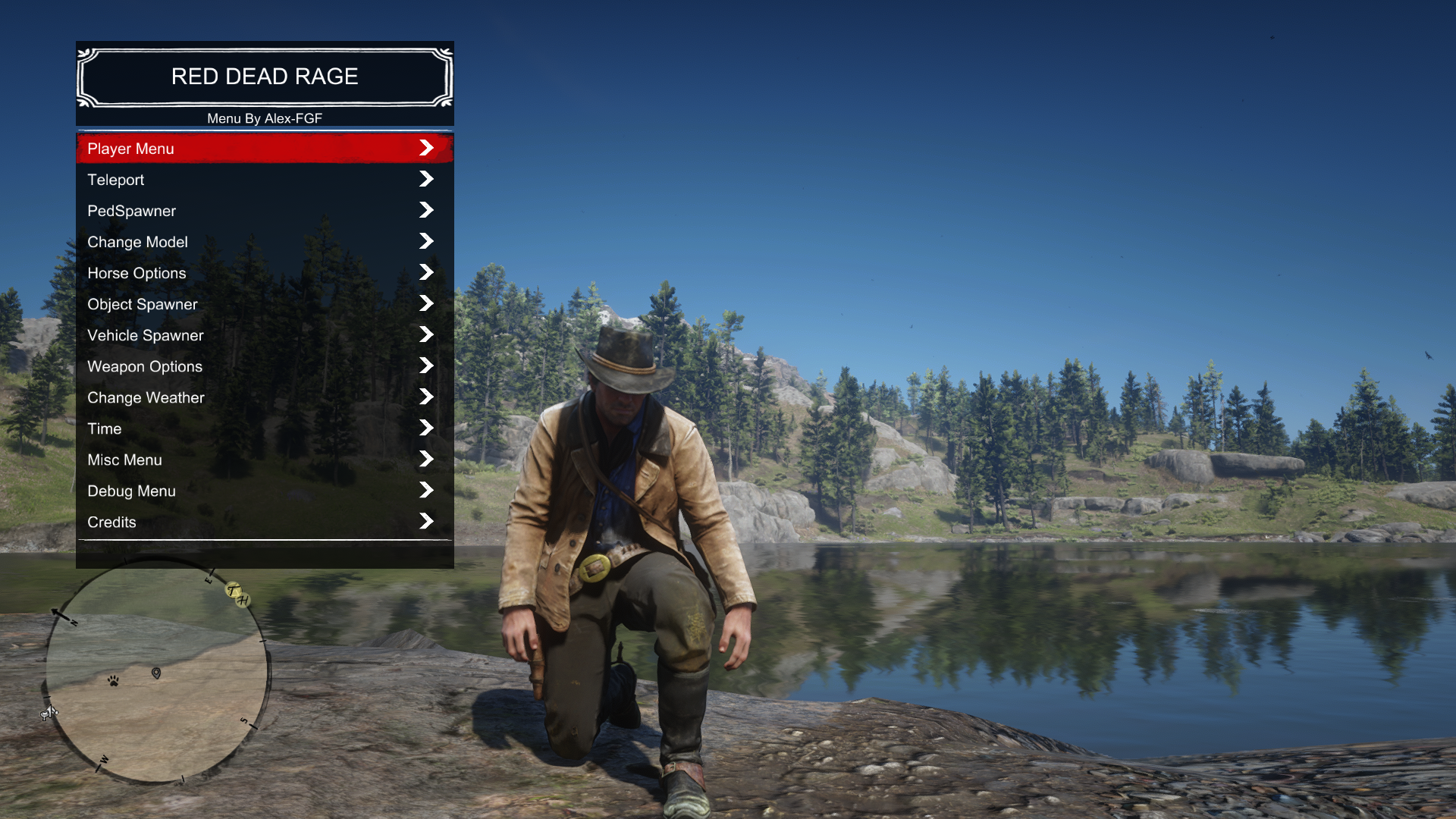Select the Teleport menu option
Viewport: 1456px width, 819px height.
(x=264, y=180)
